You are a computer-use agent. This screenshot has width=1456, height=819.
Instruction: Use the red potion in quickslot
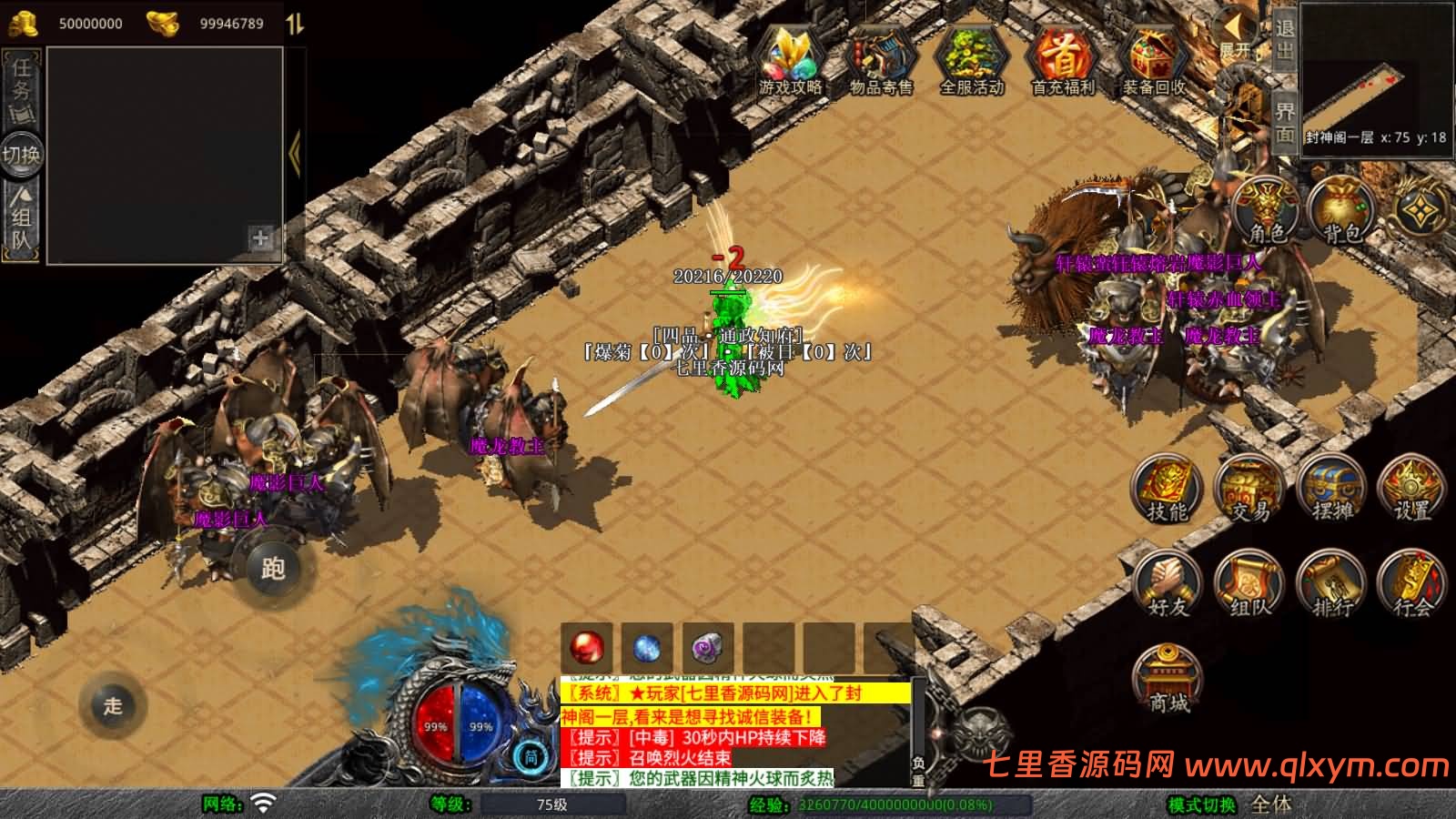click(x=587, y=648)
